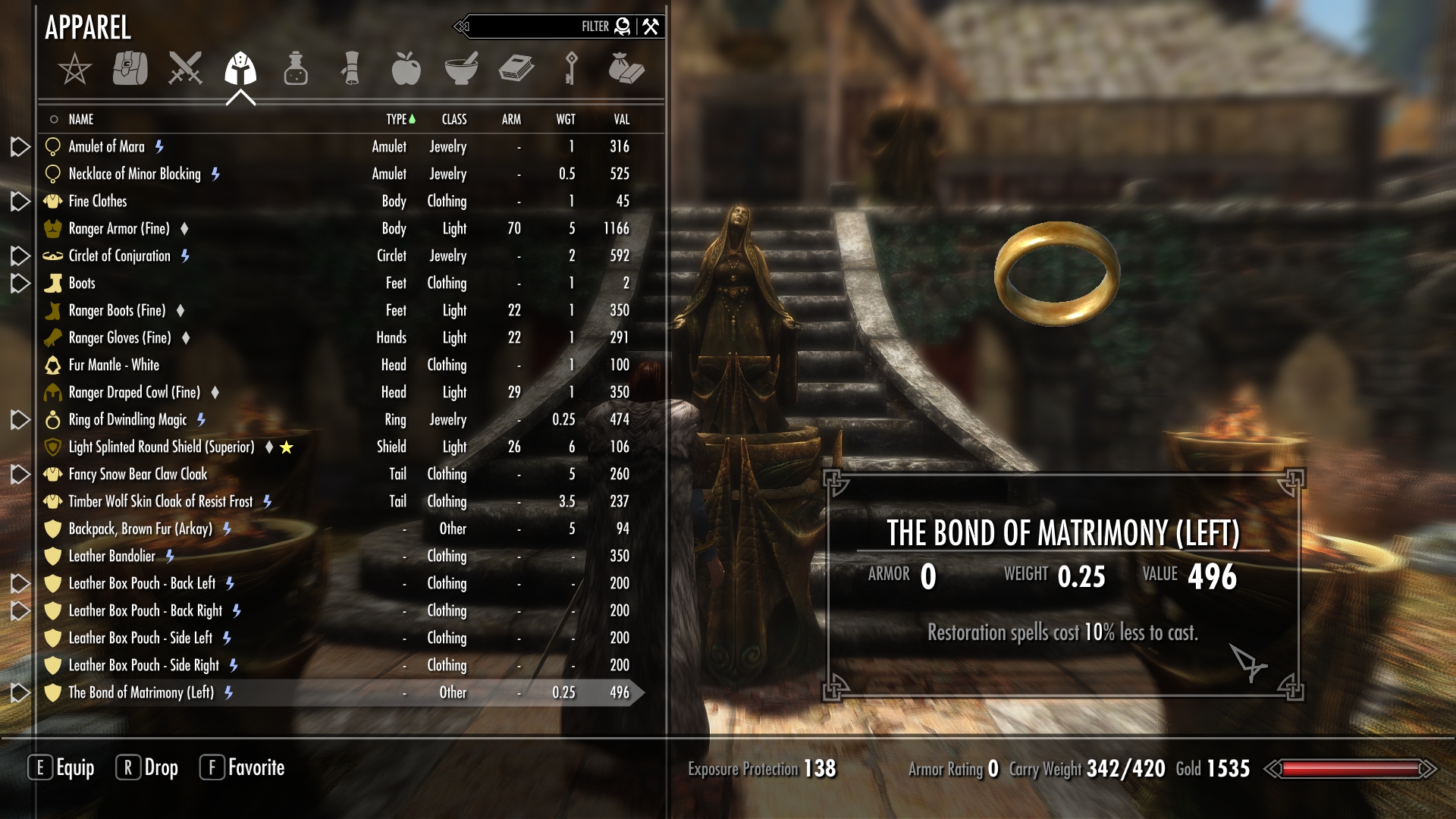Sort the list by NAME column
Image resolution: width=1456 pixels, height=819 pixels.
81,119
